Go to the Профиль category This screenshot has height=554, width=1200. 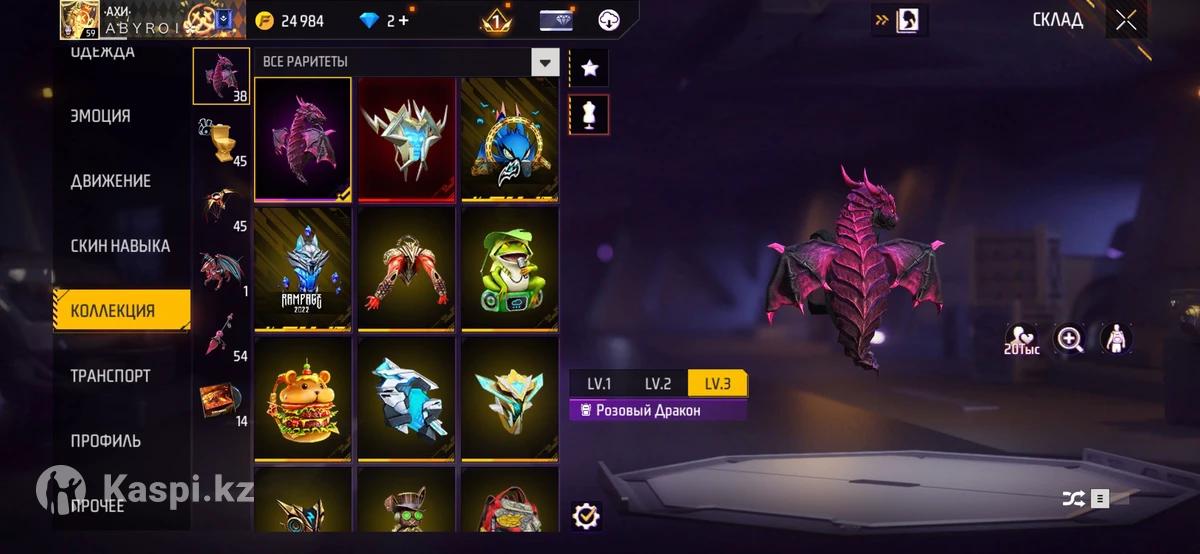(106, 441)
